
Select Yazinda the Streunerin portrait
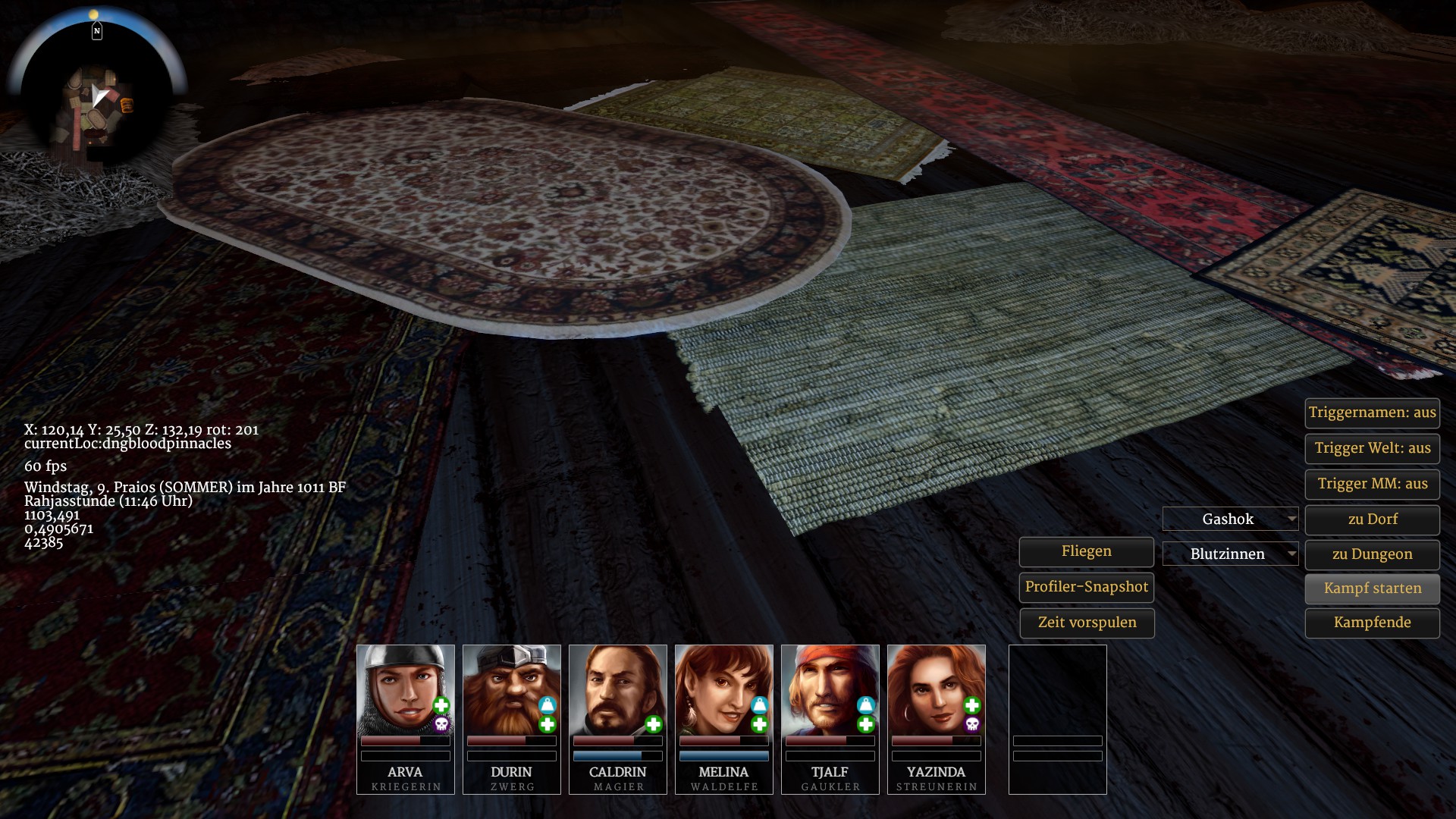936,690
